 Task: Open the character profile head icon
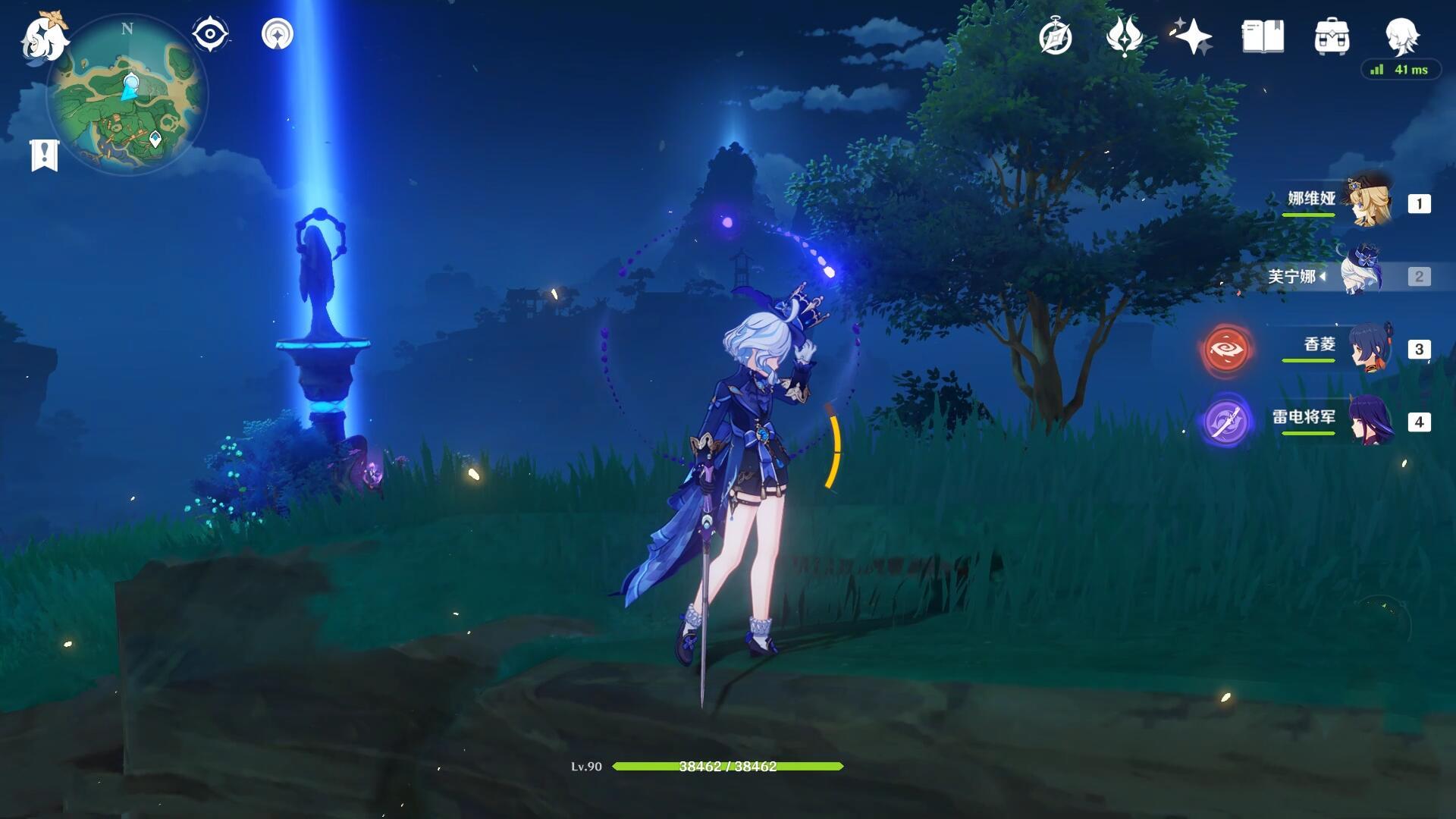[1401, 35]
